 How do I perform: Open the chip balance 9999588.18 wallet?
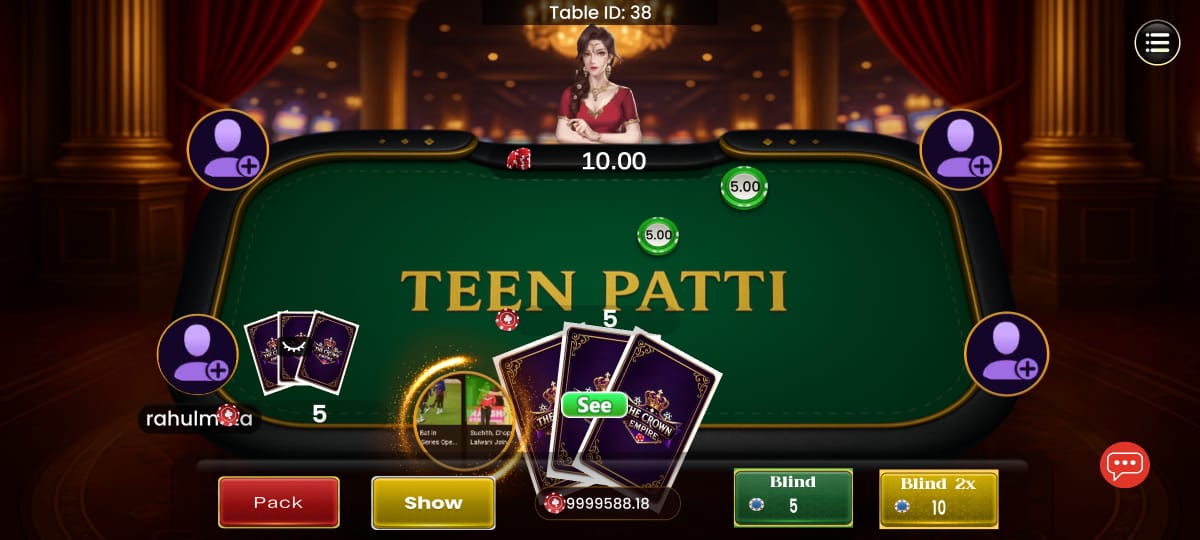pyautogui.click(x=607, y=503)
